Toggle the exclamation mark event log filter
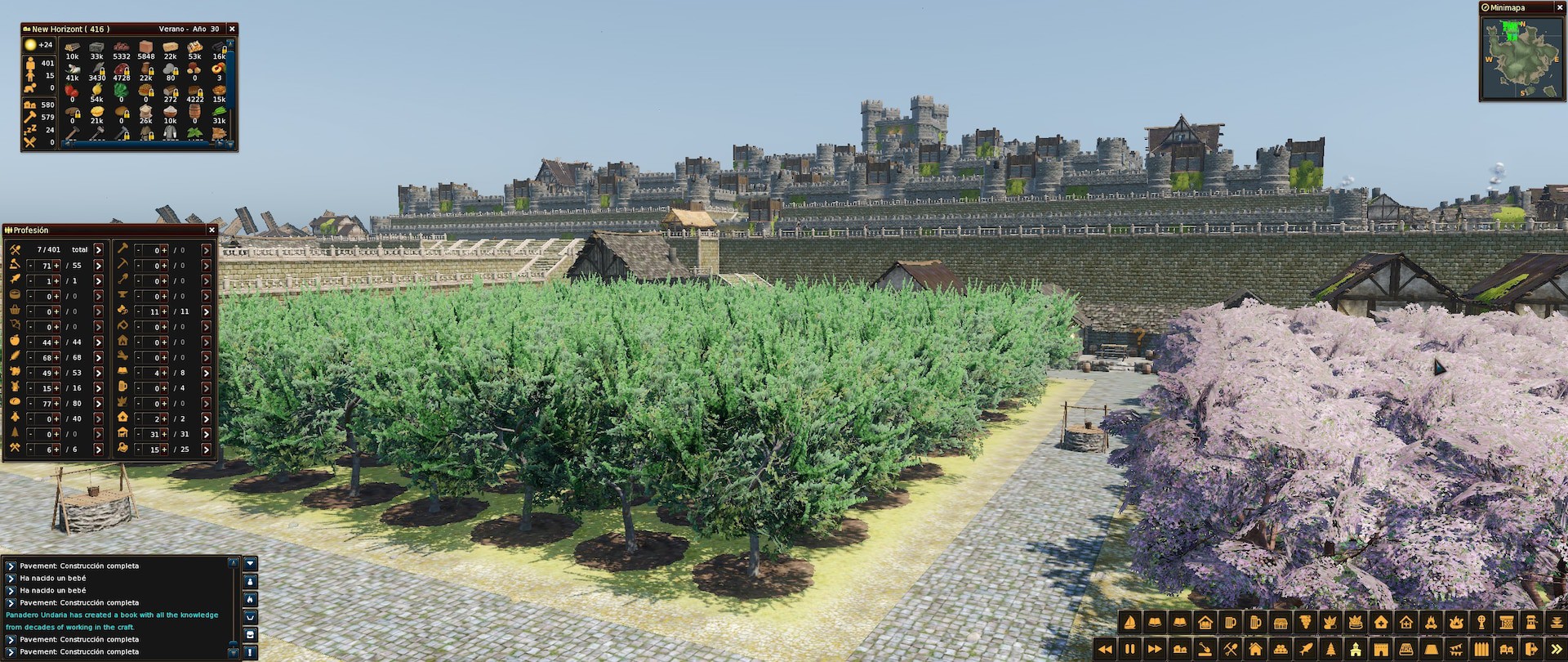The image size is (1568, 662). tap(250, 652)
